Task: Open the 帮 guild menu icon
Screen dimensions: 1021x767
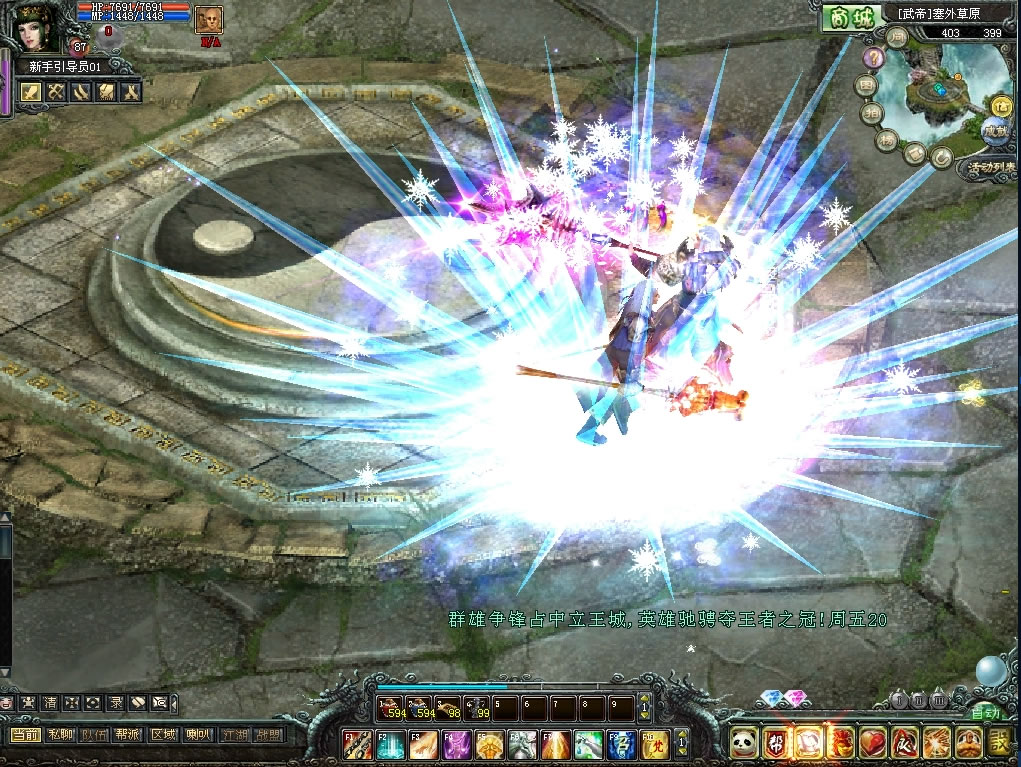Action: [775, 743]
